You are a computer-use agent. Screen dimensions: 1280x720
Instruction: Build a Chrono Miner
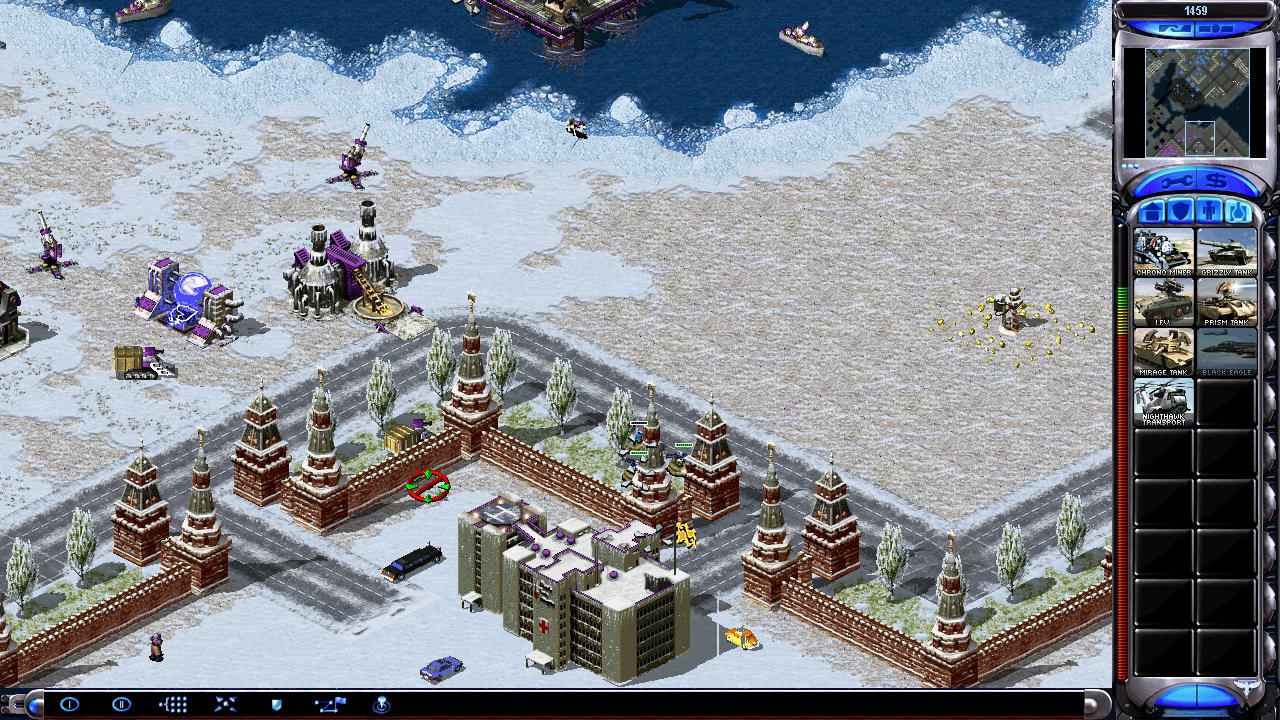coord(1163,253)
